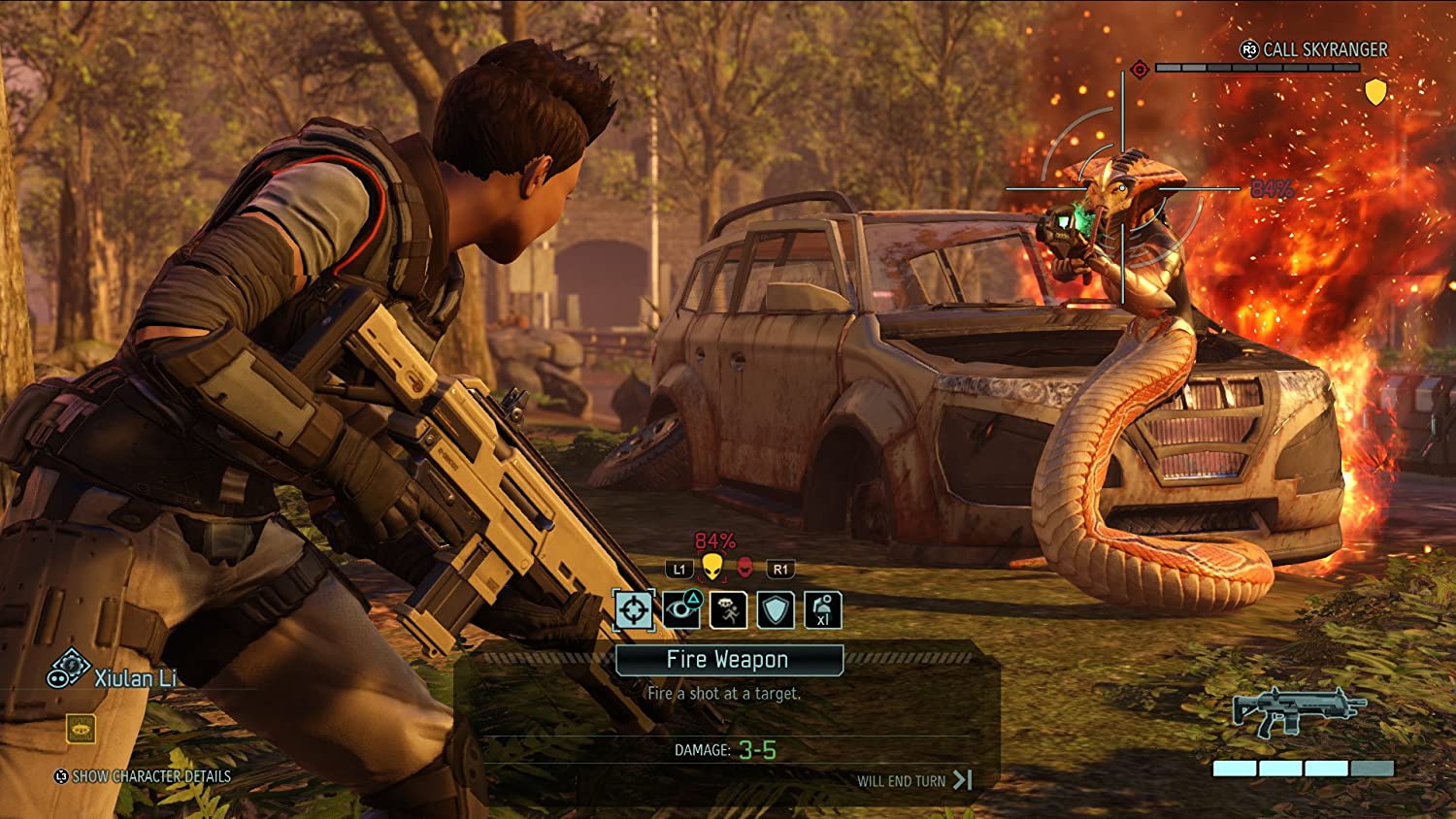Select the yellow alien enemy head toggle
This screenshot has width=1456, height=819.
(x=713, y=568)
